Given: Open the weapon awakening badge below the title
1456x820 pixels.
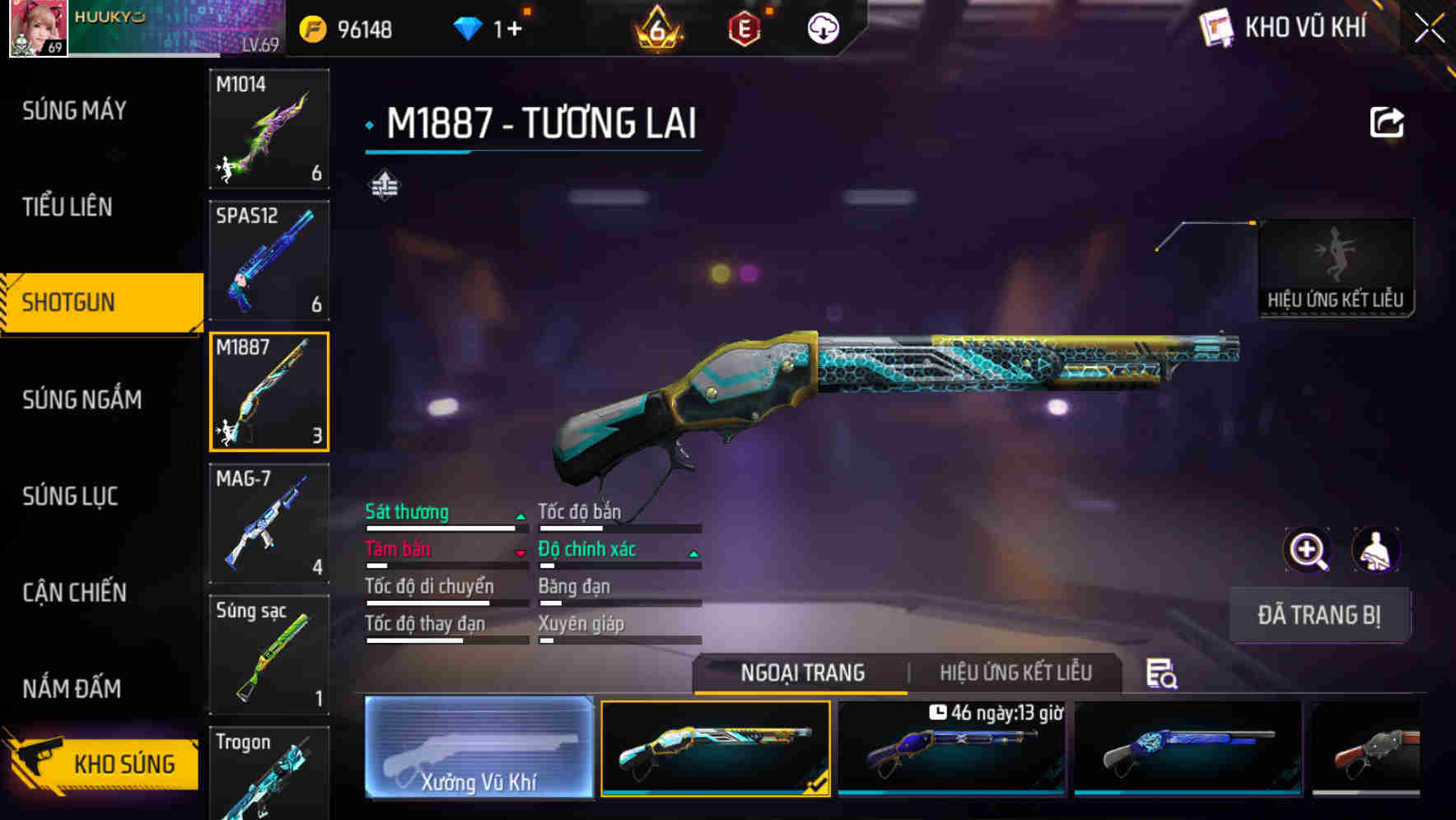Looking at the screenshot, I should point(385,184).
